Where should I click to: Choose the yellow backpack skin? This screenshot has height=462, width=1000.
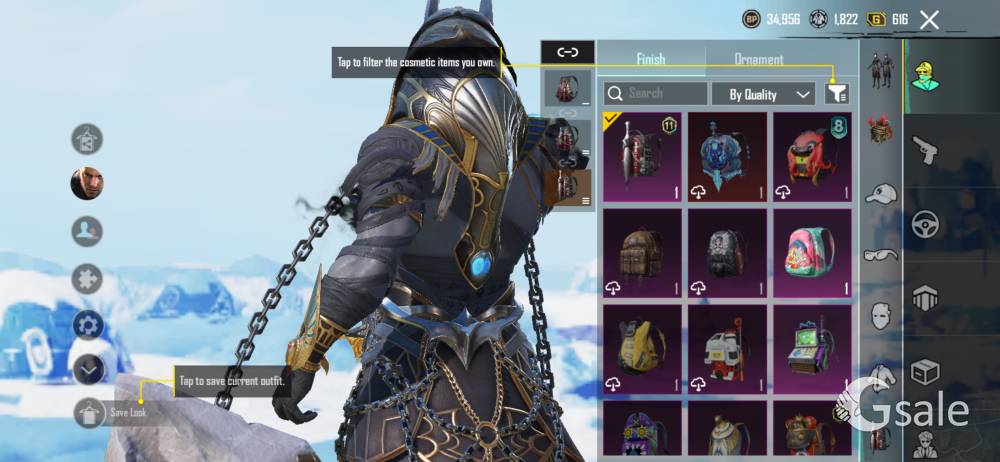point(642,349)
